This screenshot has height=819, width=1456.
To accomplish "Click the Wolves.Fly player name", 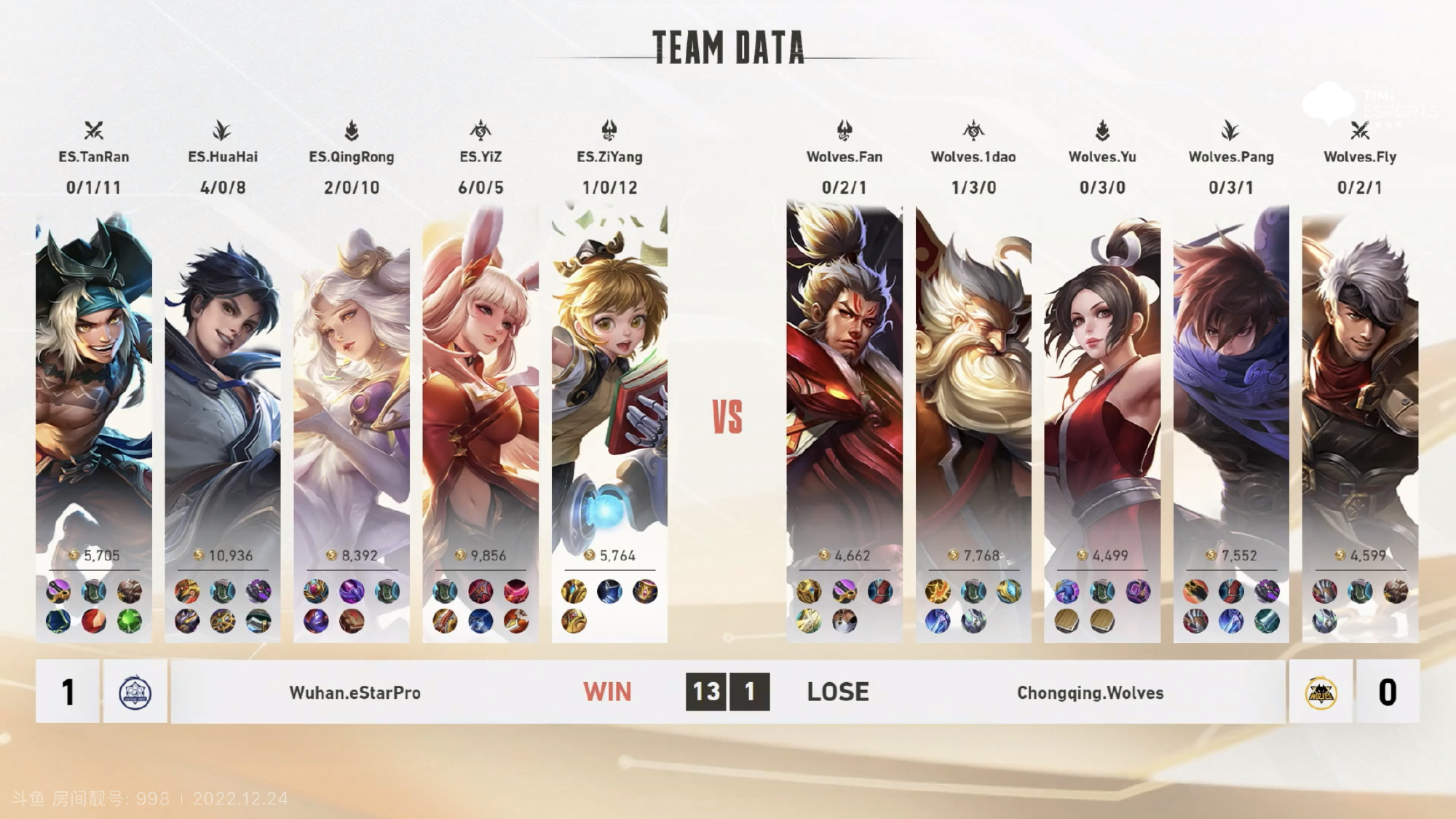I will 1360,157.
